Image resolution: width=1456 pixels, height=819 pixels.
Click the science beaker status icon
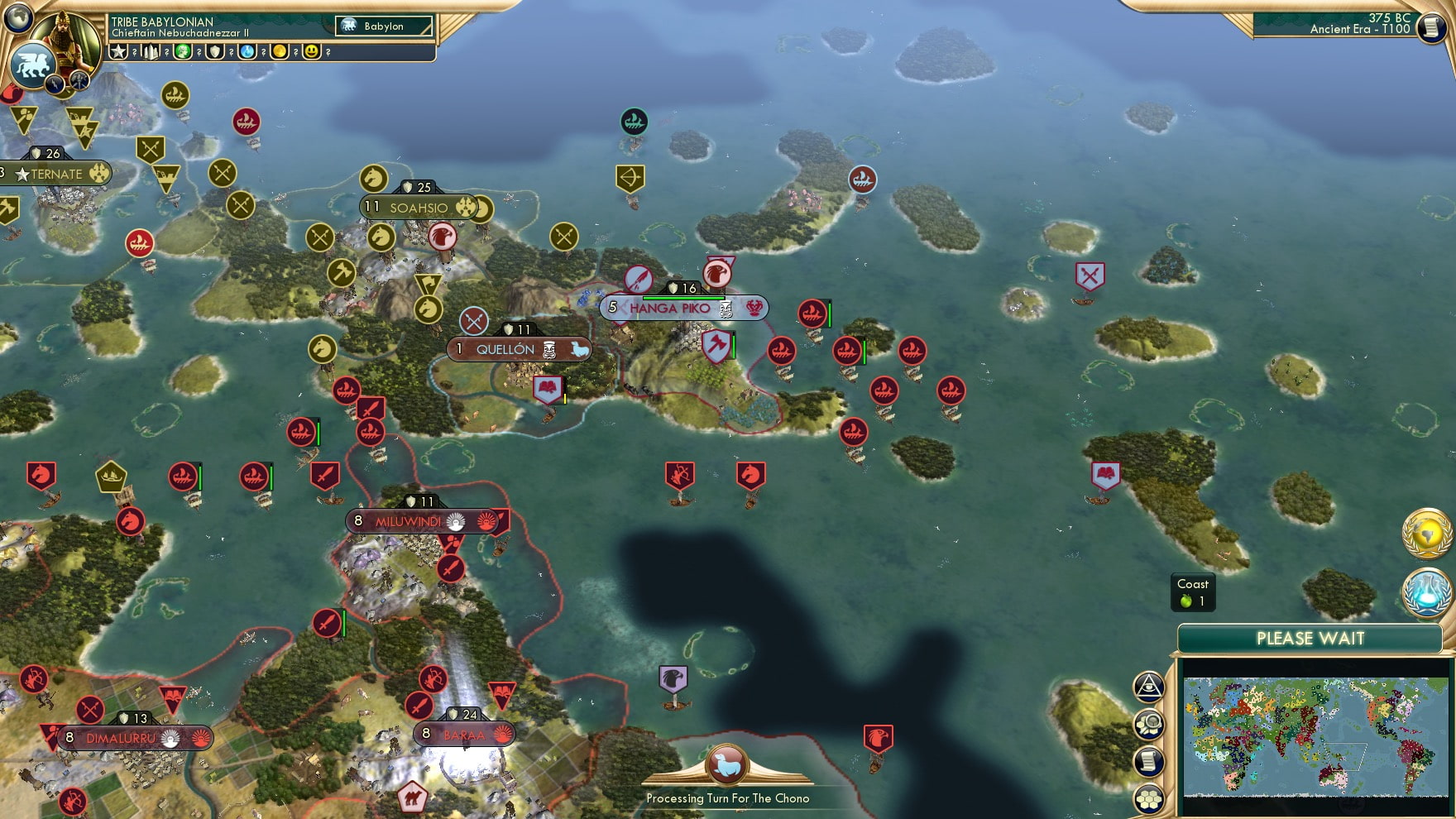(x=248, y=52)
